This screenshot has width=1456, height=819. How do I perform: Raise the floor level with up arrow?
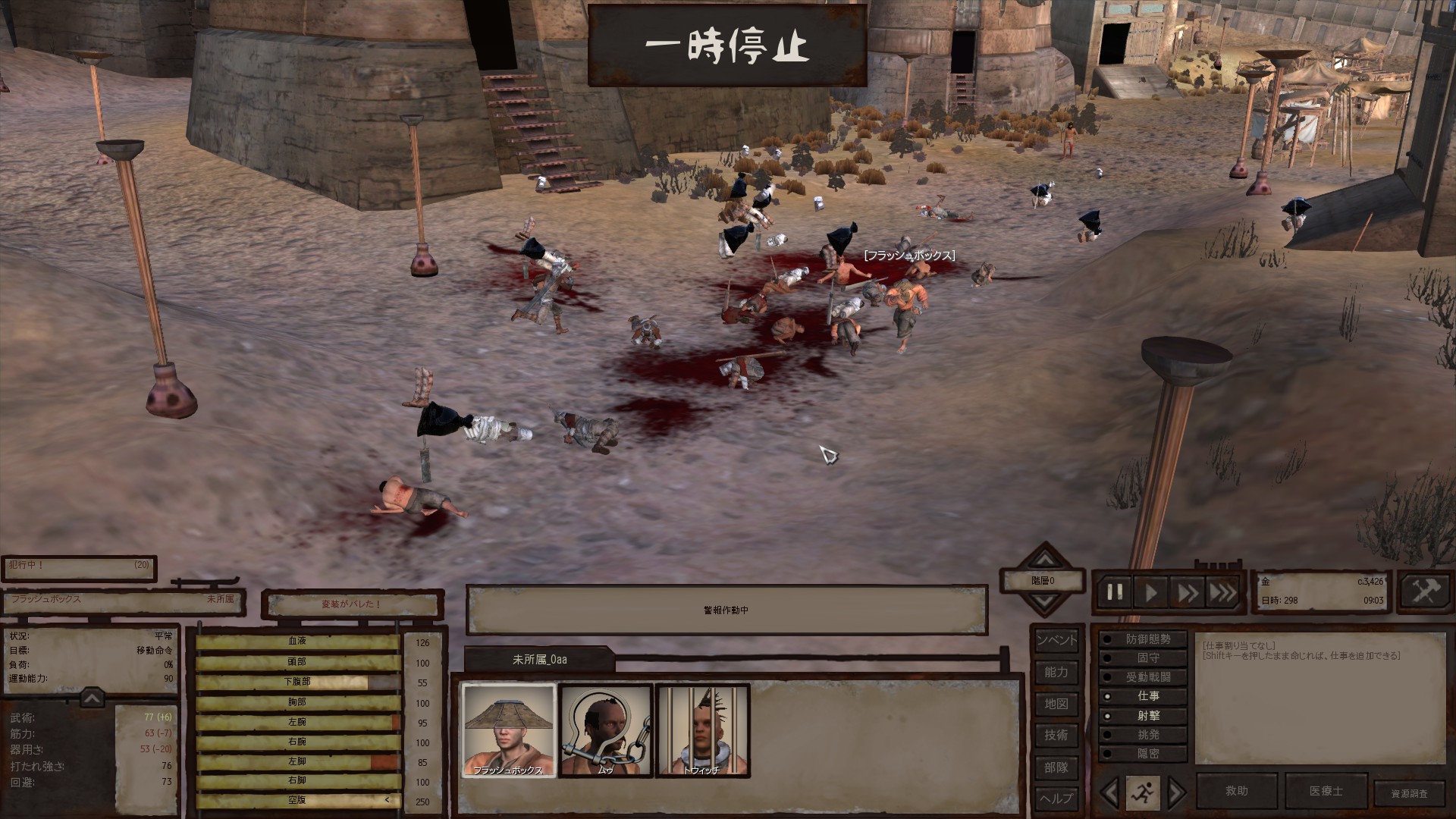pyautogui.click(x=1045, y=560)
